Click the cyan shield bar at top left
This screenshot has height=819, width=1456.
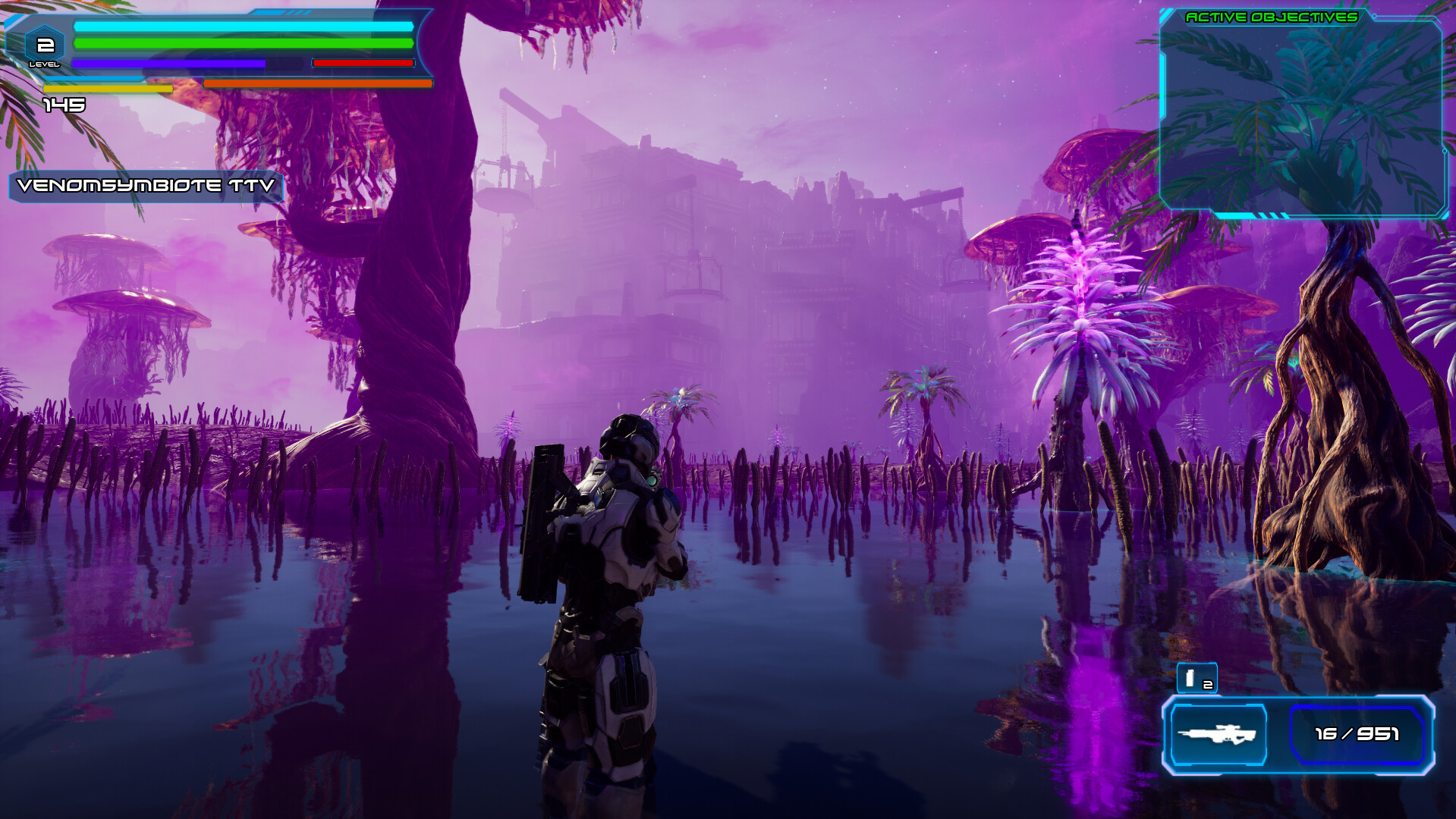(239, 28)
